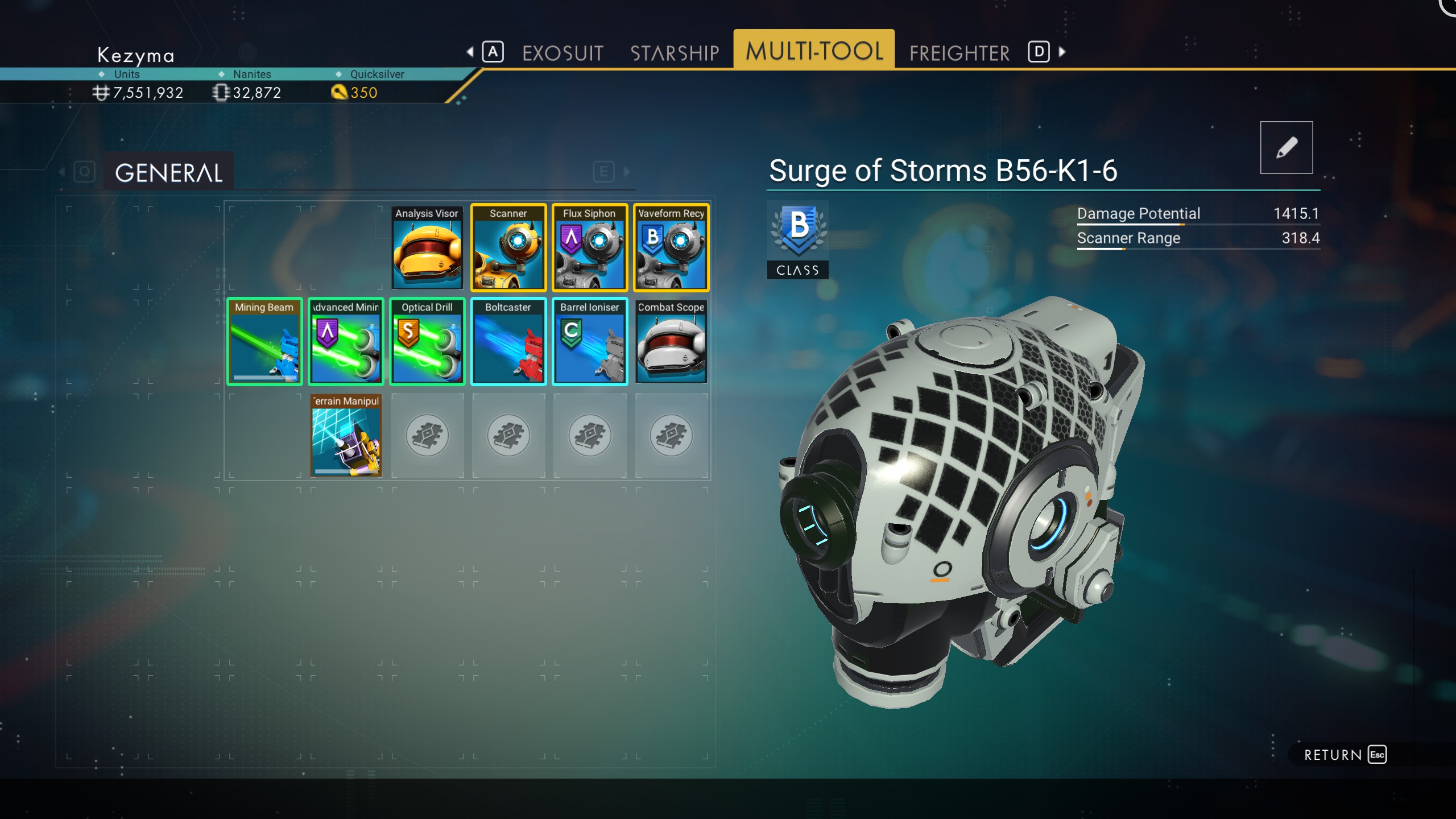The image size is (1456, 819).
Task: Select the Waveform Recycler module
Action: click(x=671, y=247)
